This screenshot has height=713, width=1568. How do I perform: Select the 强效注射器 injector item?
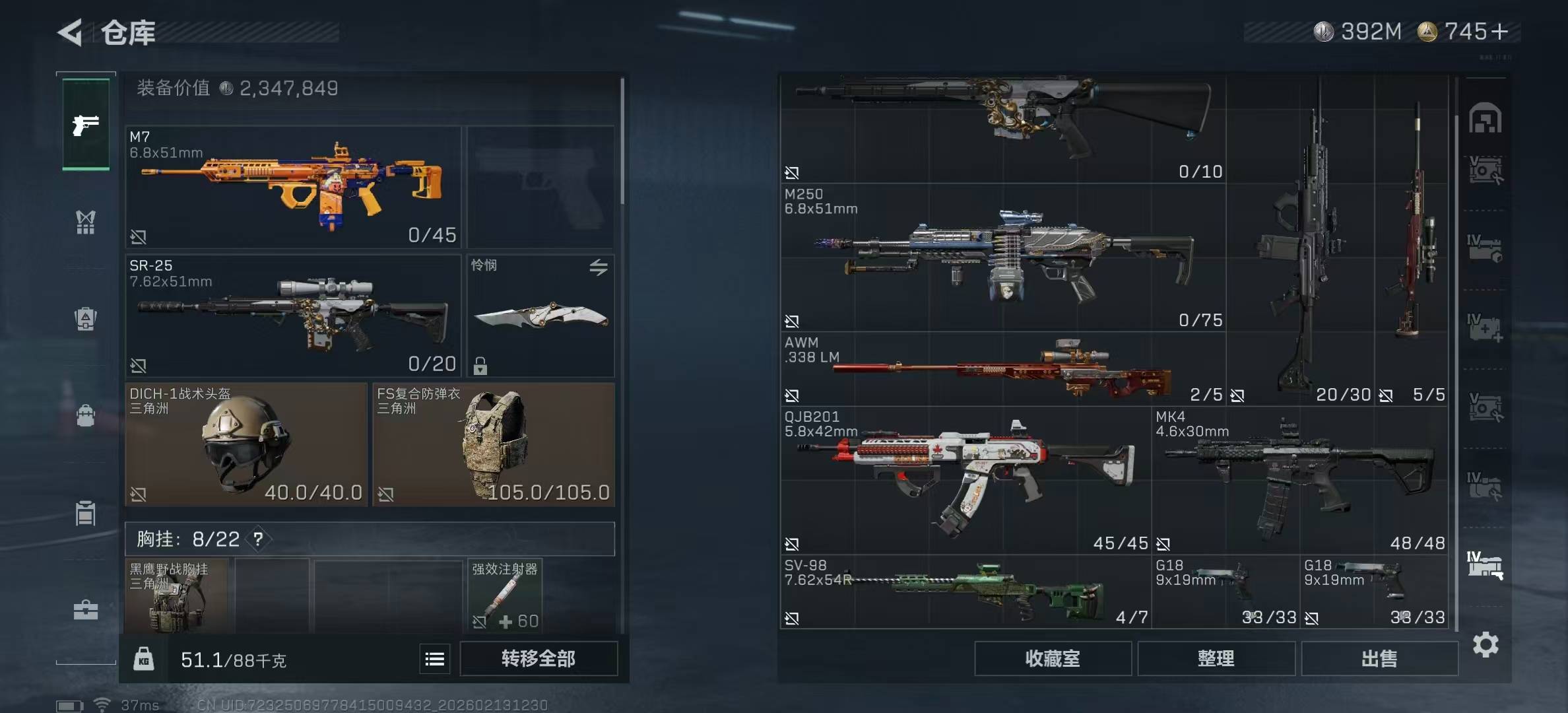pyautogui.click(x=505, y=595)
